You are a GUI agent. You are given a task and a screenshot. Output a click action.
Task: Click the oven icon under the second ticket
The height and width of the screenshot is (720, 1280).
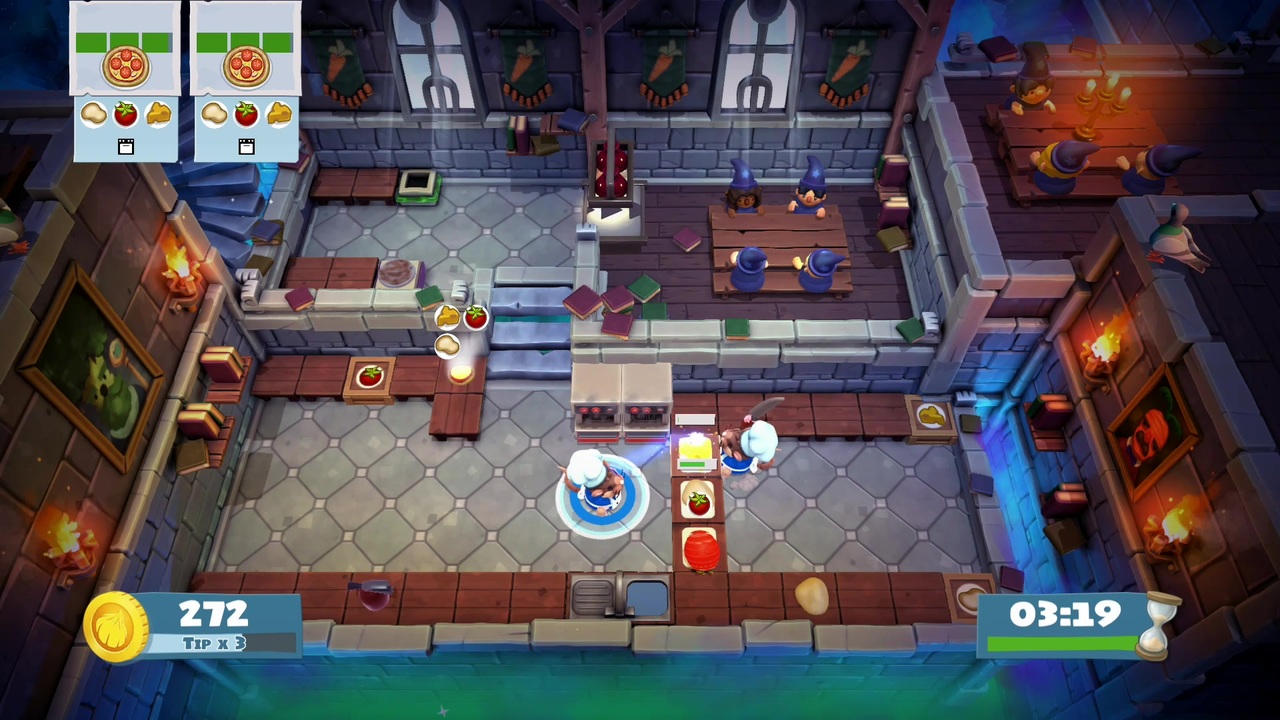coord(245,146)
